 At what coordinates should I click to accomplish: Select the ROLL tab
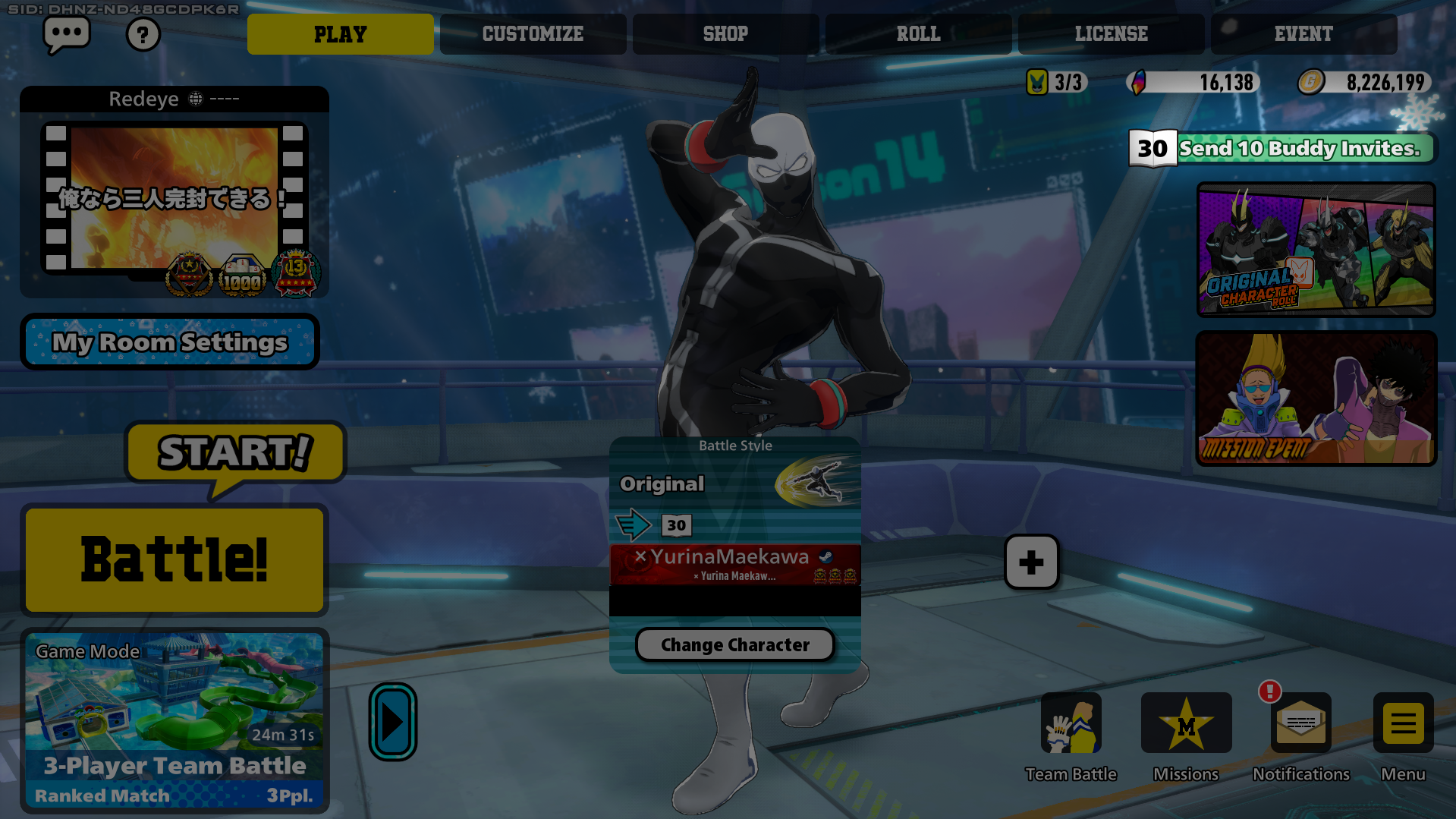pyautogui.click(x=918, y=34)
